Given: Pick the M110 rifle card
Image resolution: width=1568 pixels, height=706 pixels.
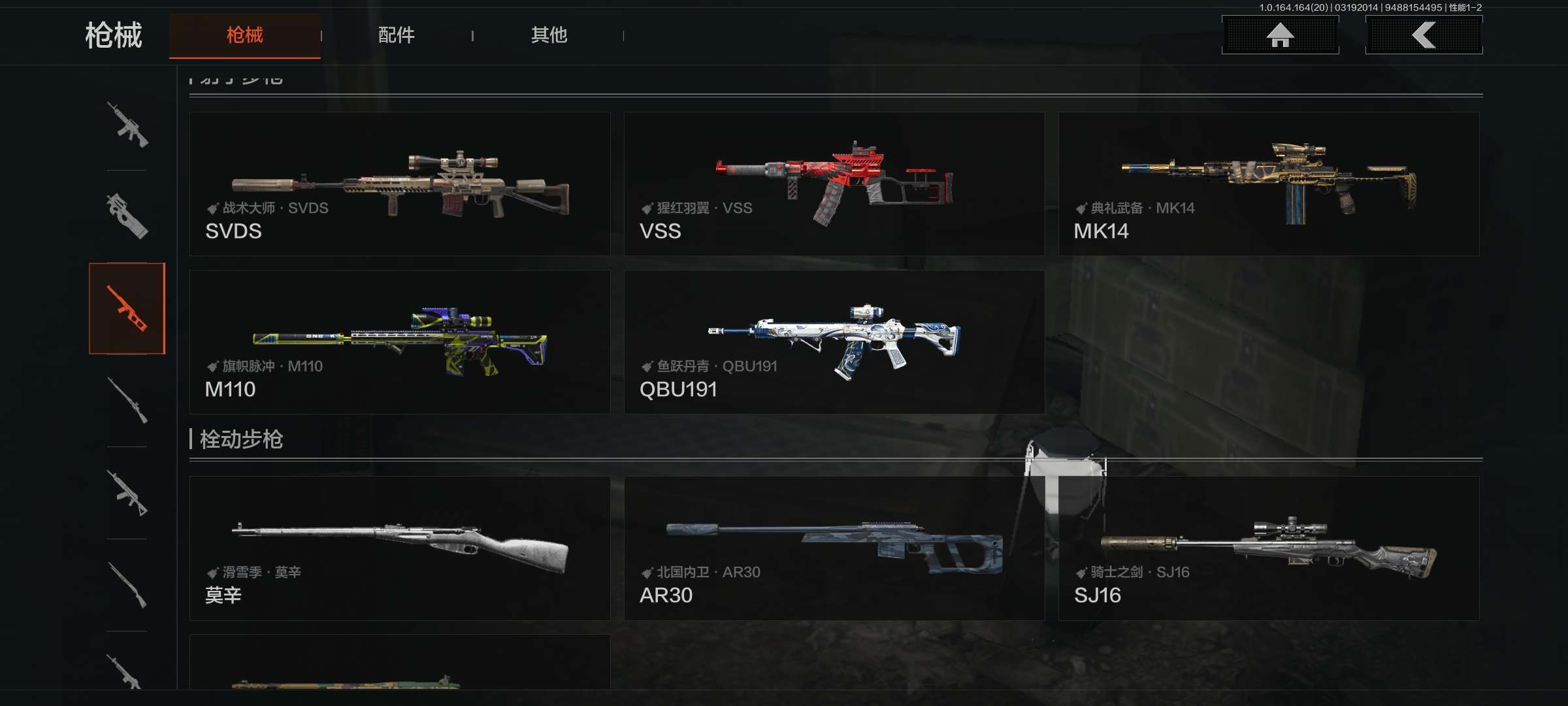Looking at the screenshot, I should 400,342.
